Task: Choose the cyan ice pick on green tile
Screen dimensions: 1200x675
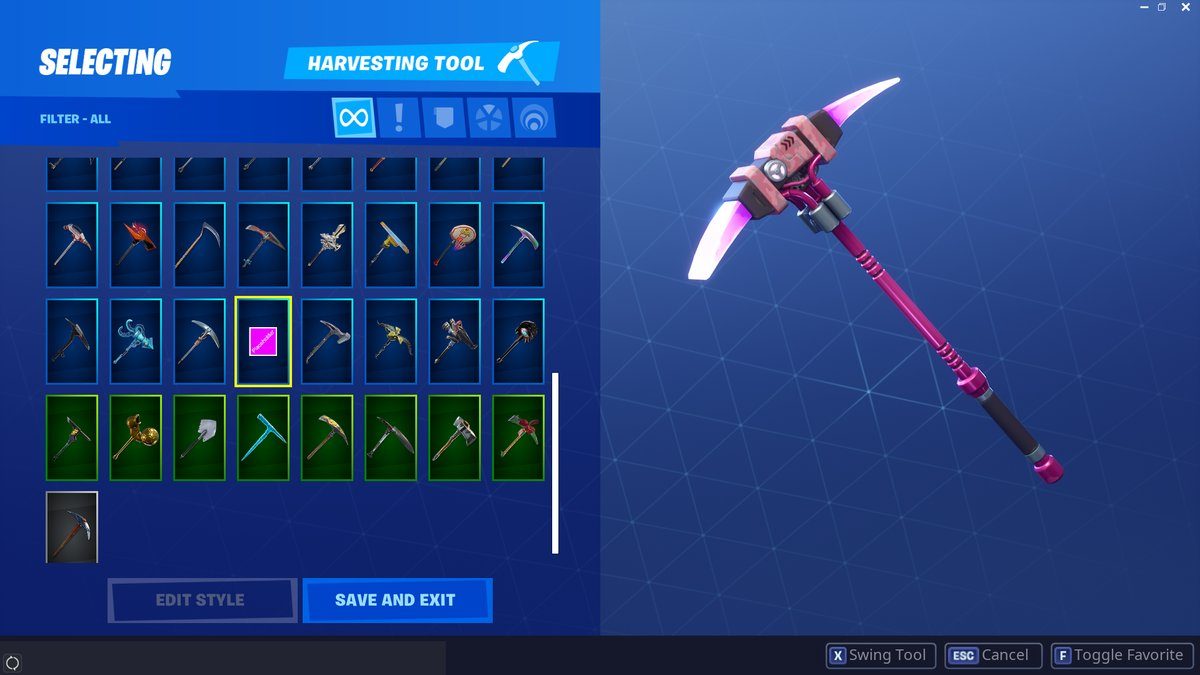Action: [x=263, y=438]
